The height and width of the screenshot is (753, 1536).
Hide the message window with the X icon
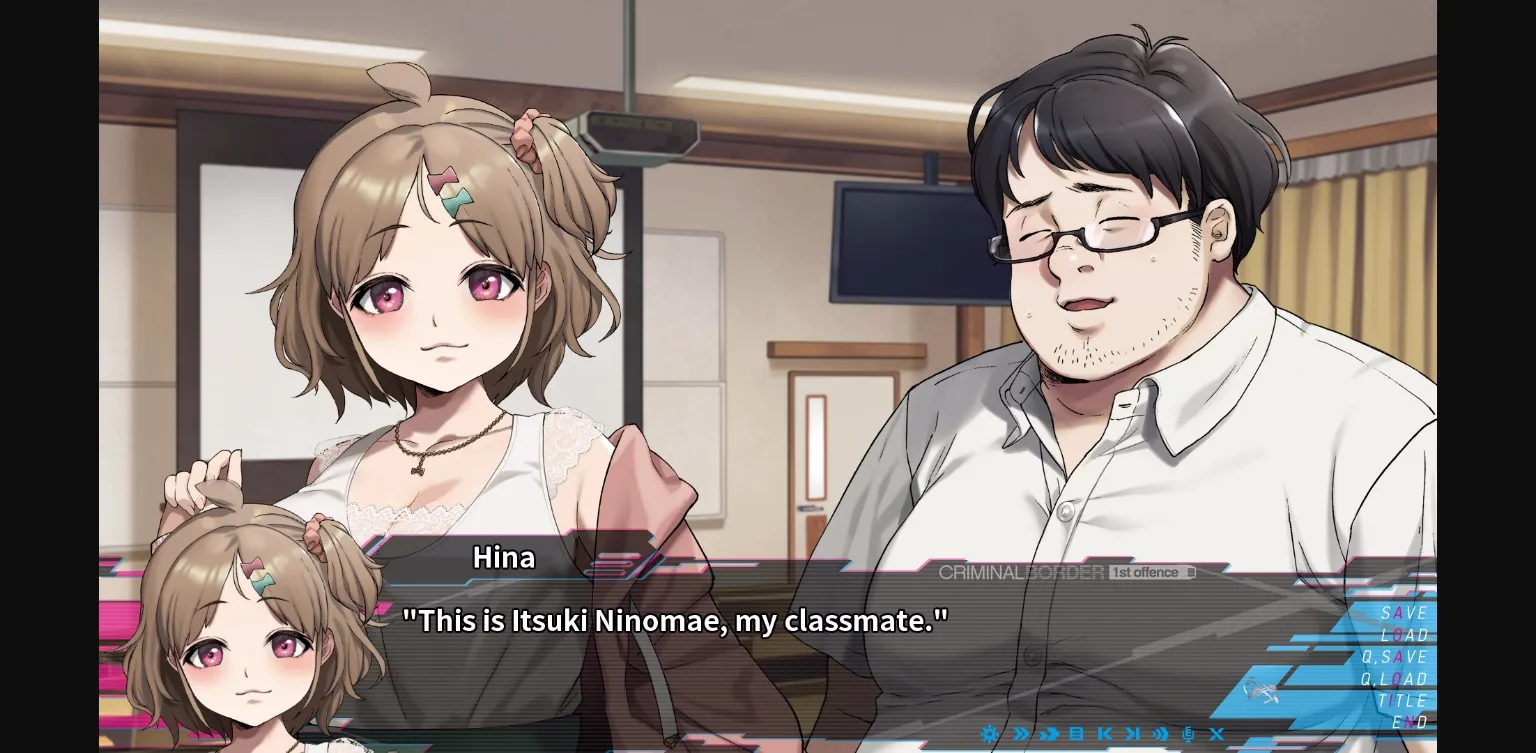pos(1217,733)
